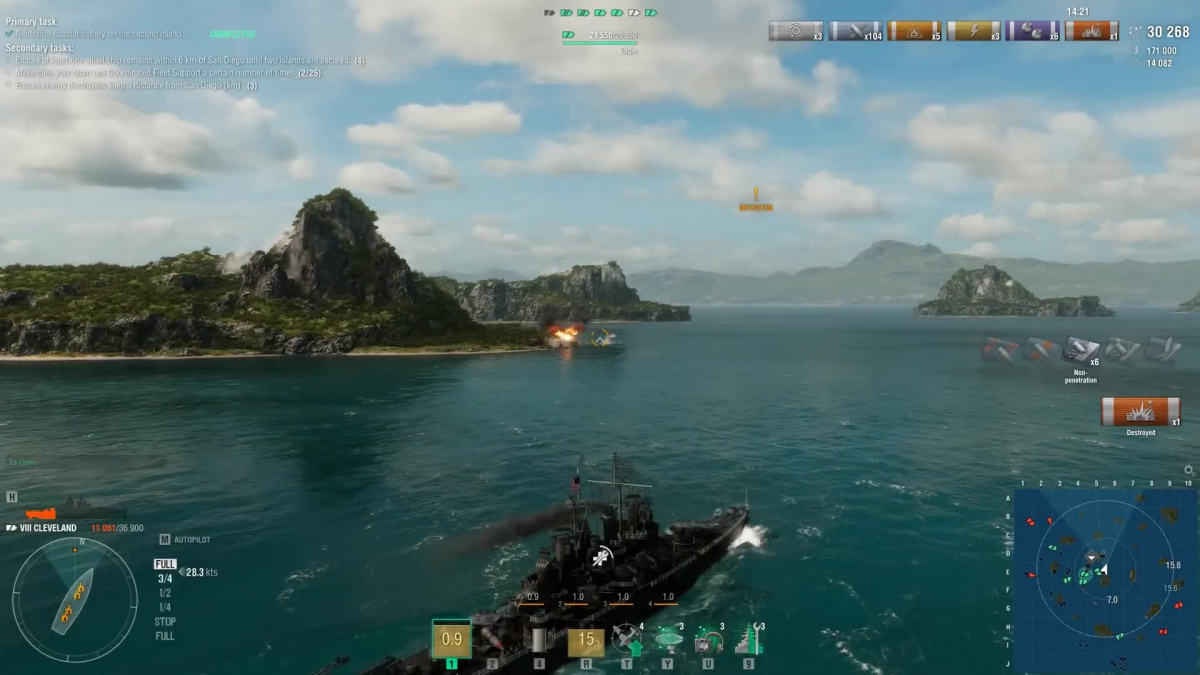Switch to the AP shell slot
Viewport: 1200px width, 675px height.
click(492, 639)
